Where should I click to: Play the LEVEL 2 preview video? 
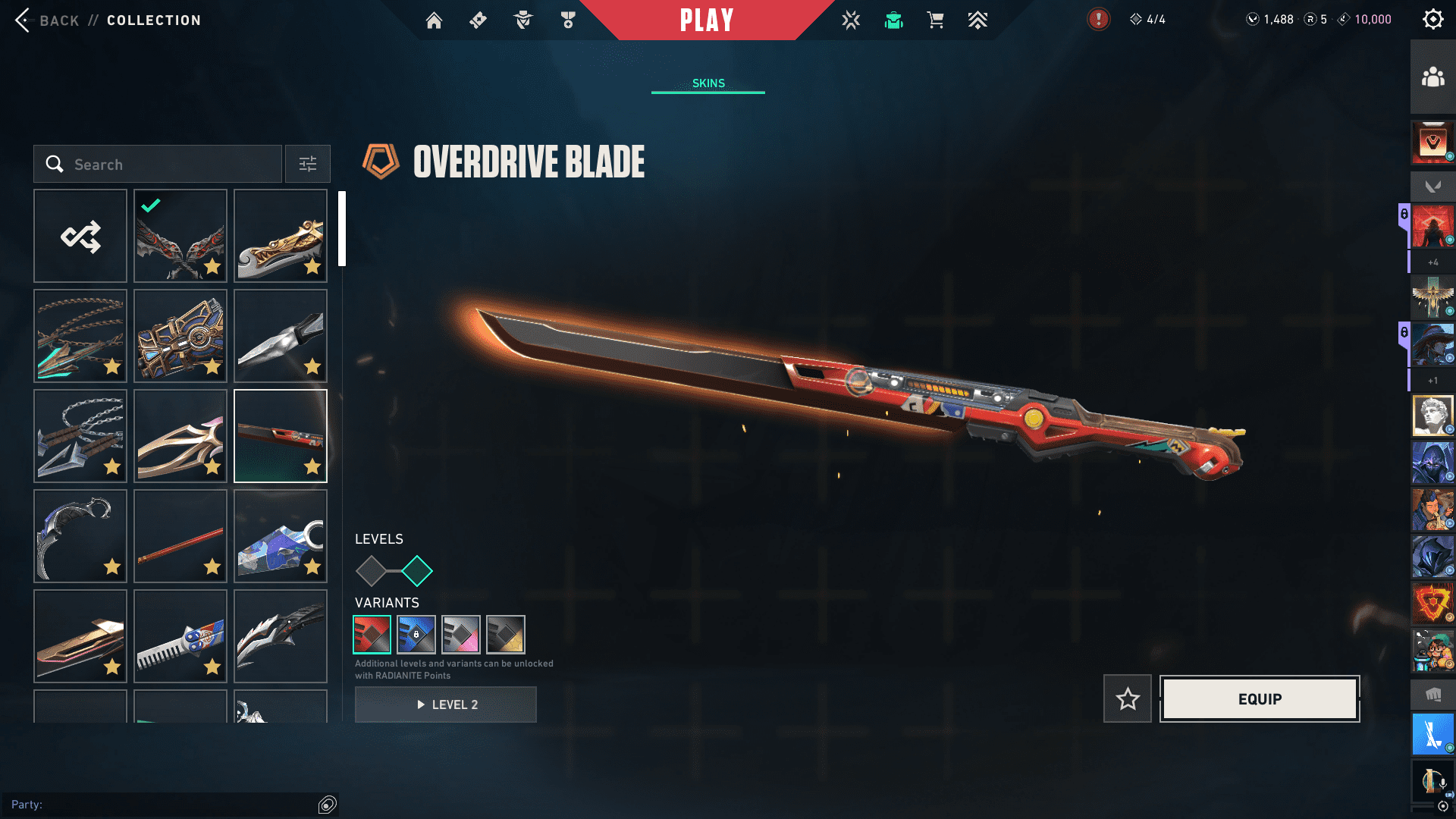pos(446,704)
